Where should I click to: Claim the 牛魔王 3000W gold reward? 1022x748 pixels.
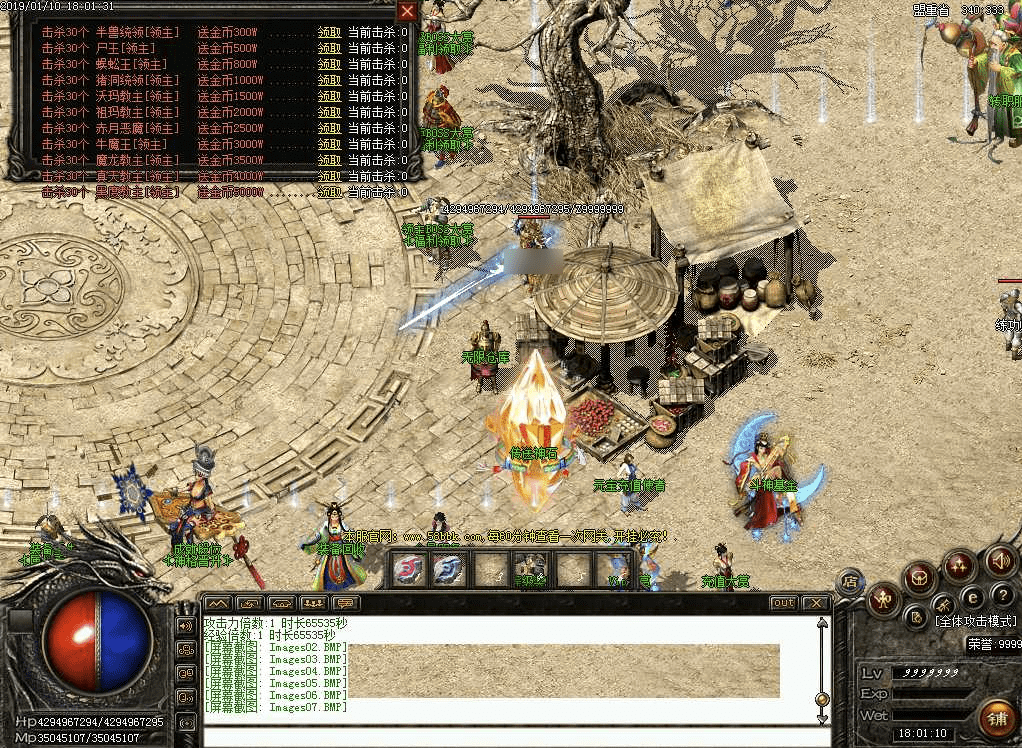[x=329, y=144]
